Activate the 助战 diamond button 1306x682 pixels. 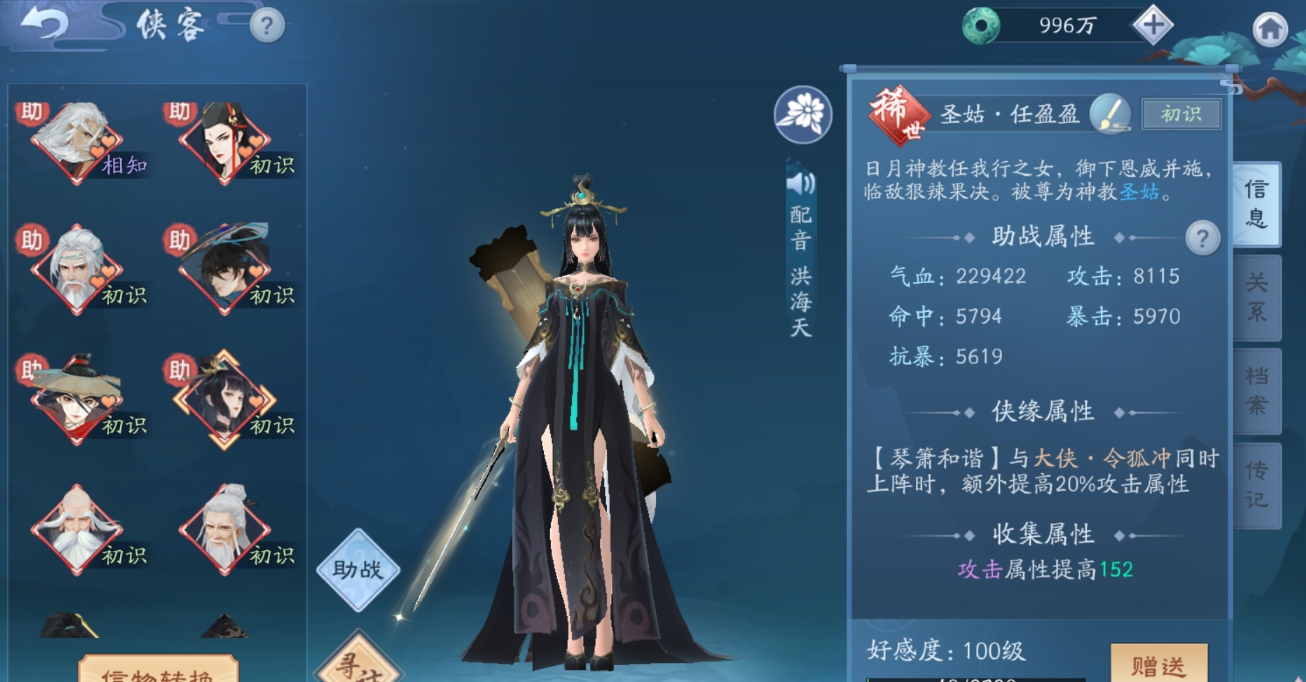358,570
